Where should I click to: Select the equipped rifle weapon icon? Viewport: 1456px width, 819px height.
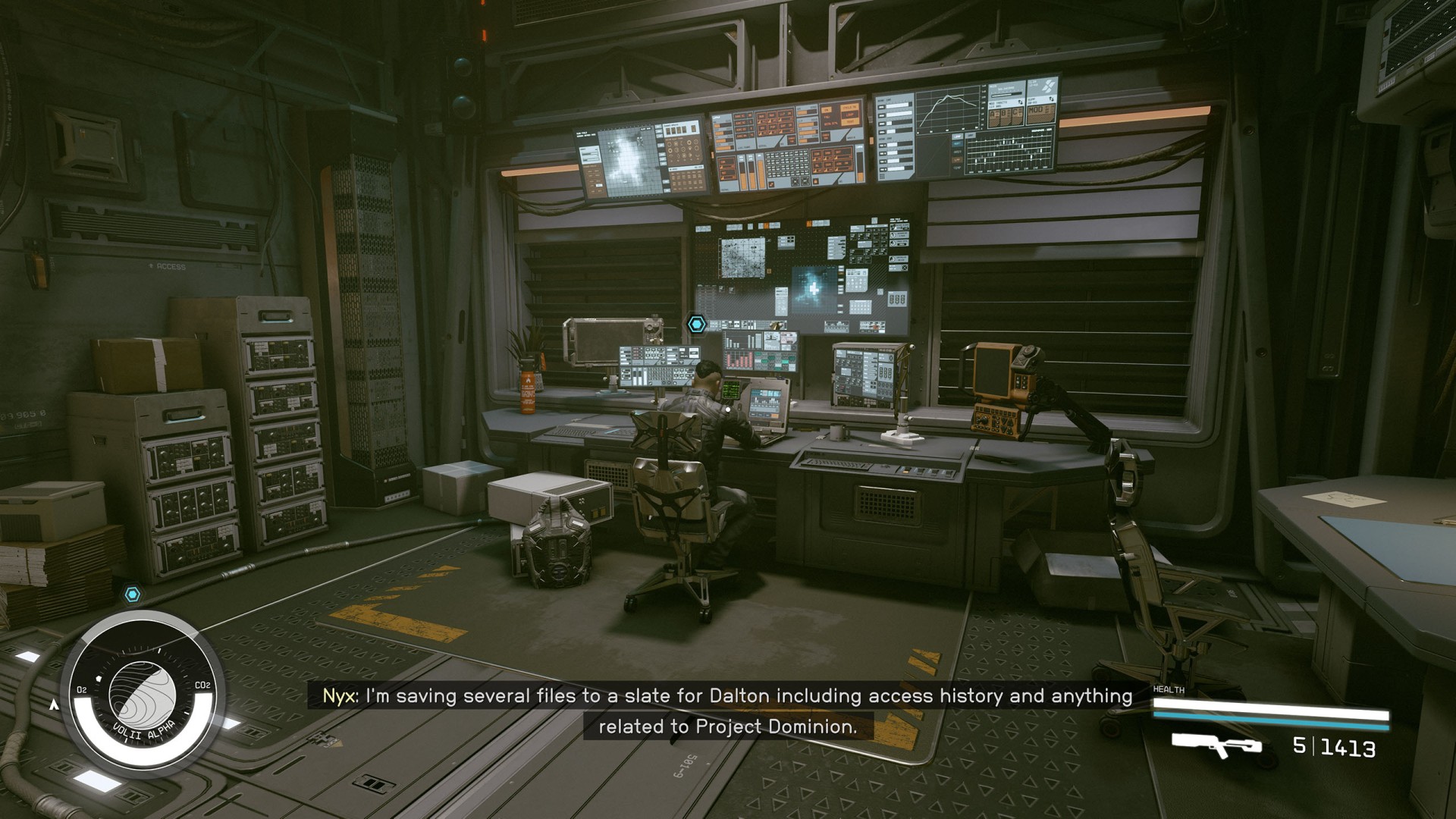coord(1216,744)
